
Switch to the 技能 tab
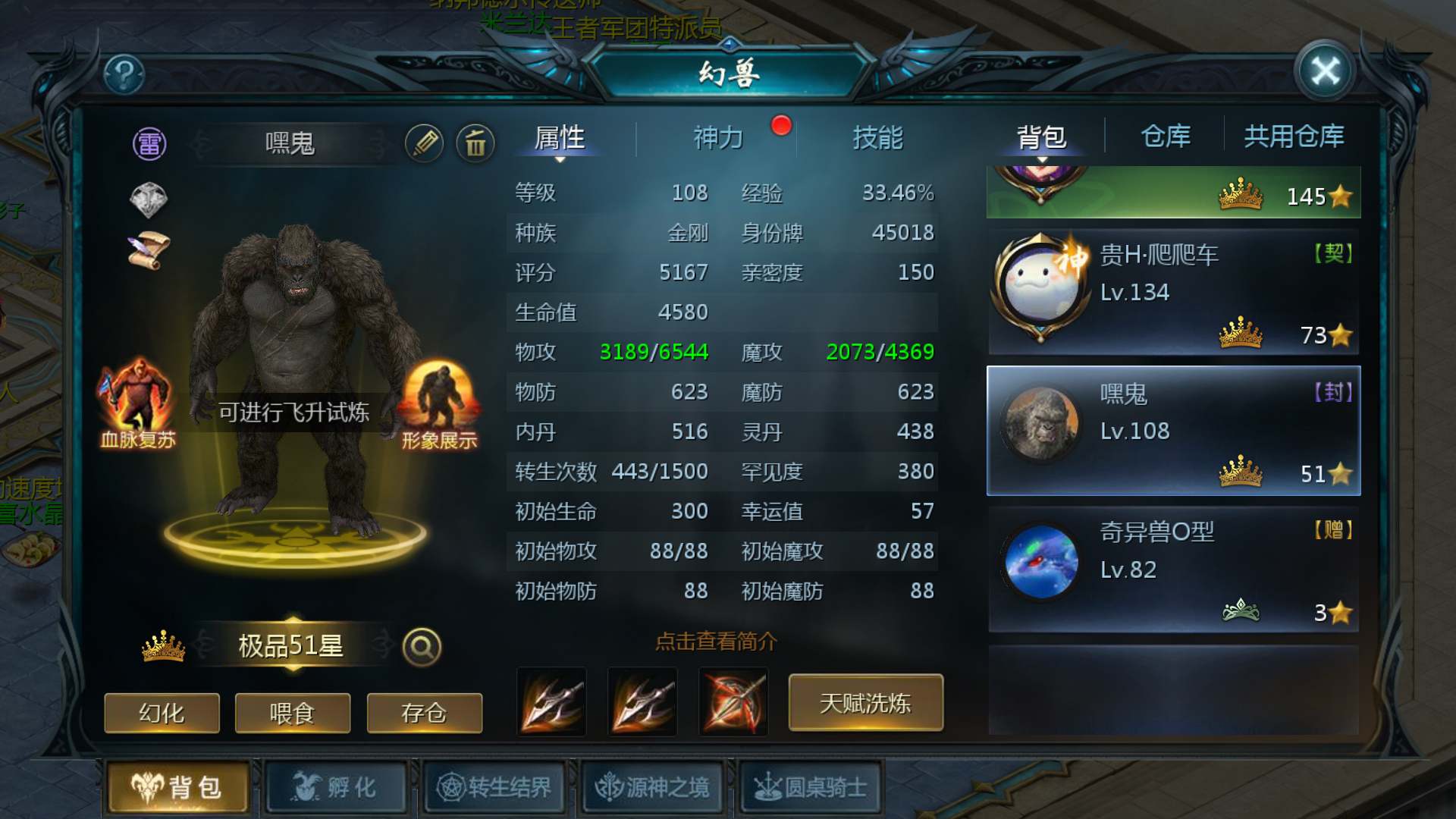[877, 138]
